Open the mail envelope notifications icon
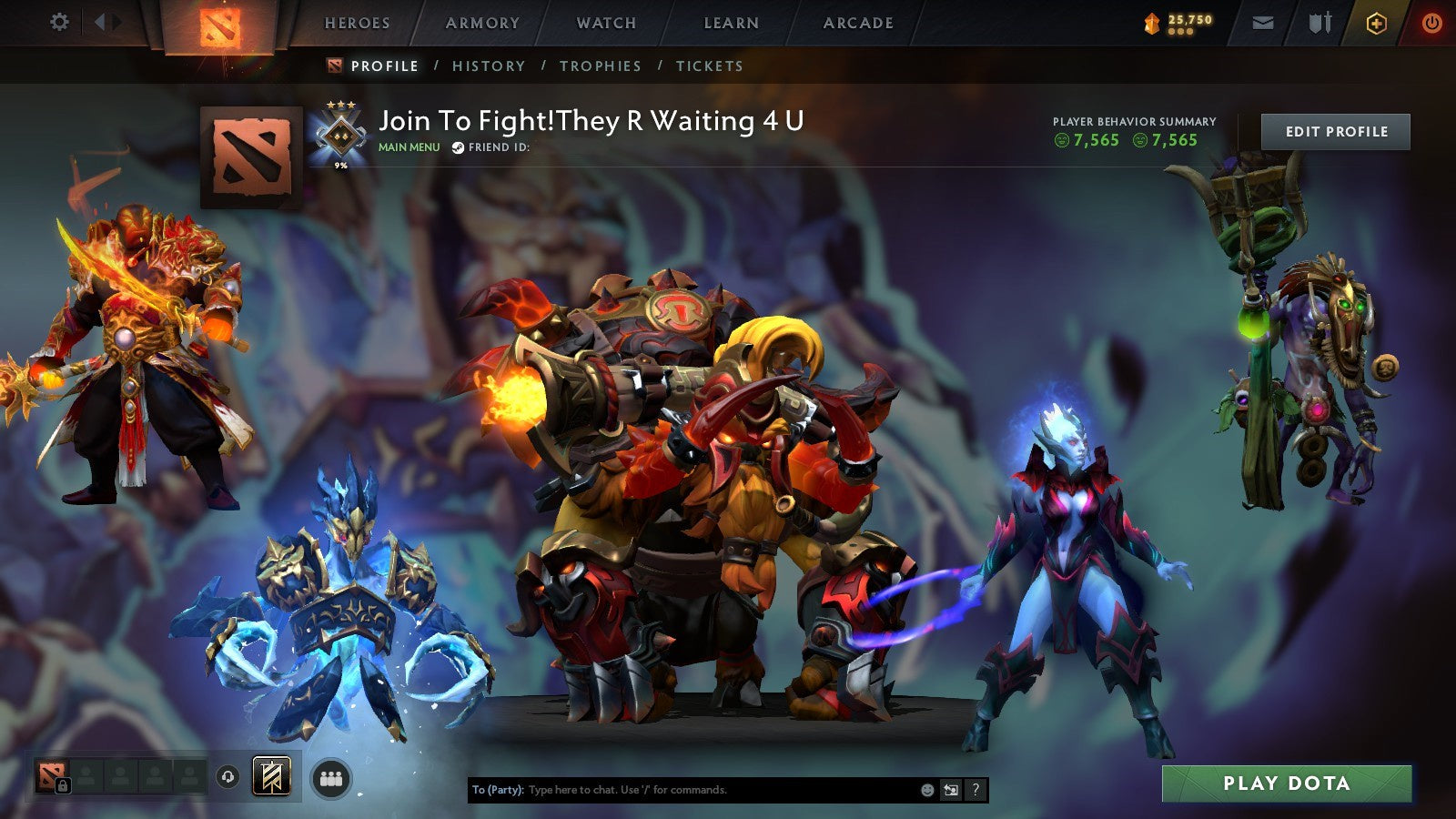This screenshot has height=819, width=1456. click(x=1263, y=23)
